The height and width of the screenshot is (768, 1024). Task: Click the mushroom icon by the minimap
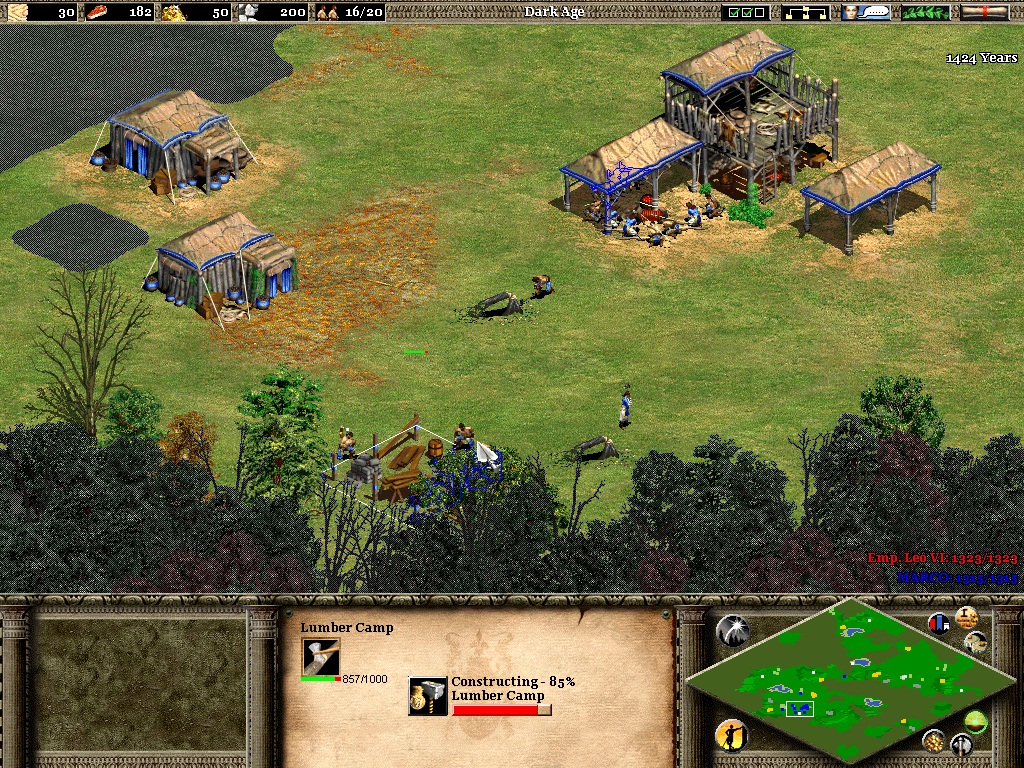(976, 641)
